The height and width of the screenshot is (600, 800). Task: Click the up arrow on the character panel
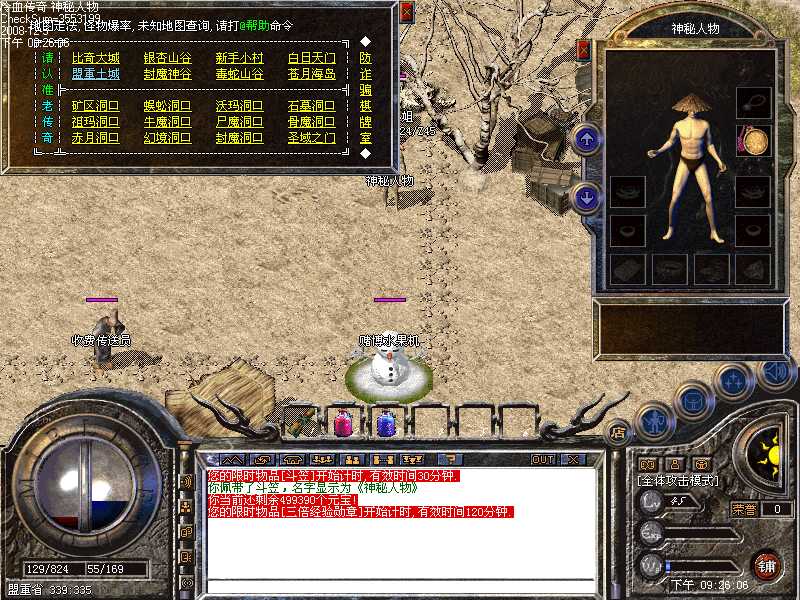588,138
